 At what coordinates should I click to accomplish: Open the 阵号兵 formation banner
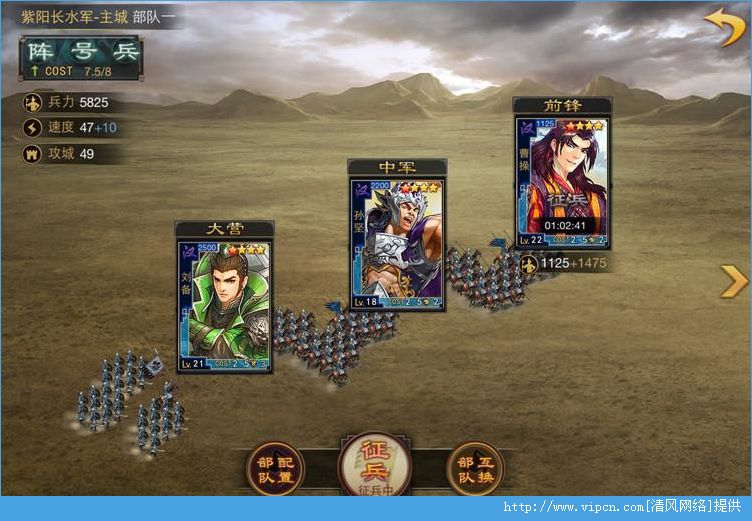tap(80, 58)
